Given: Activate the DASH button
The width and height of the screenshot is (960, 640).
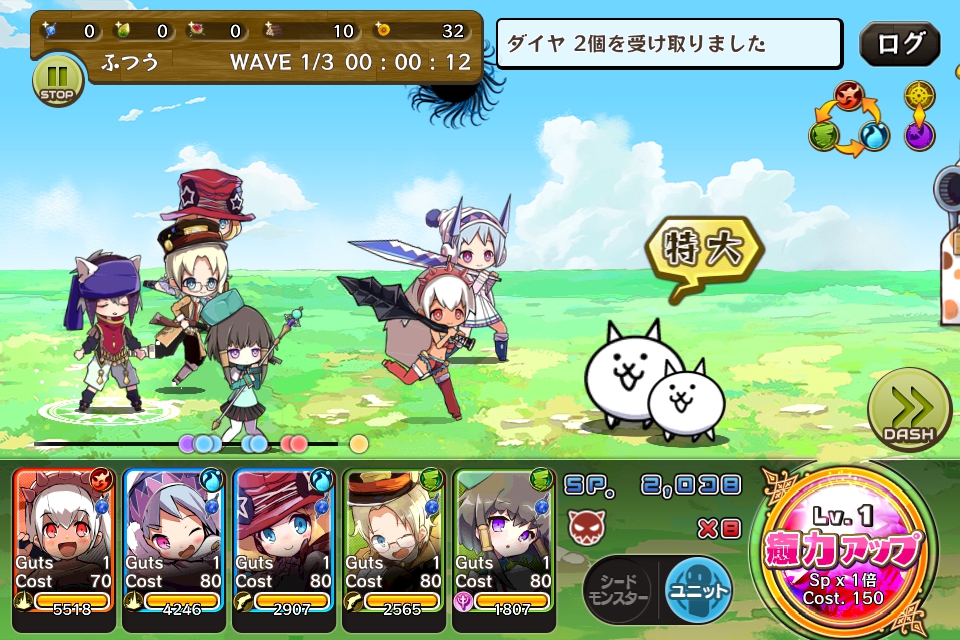Looking at the screenshot, I should point(909,409).
